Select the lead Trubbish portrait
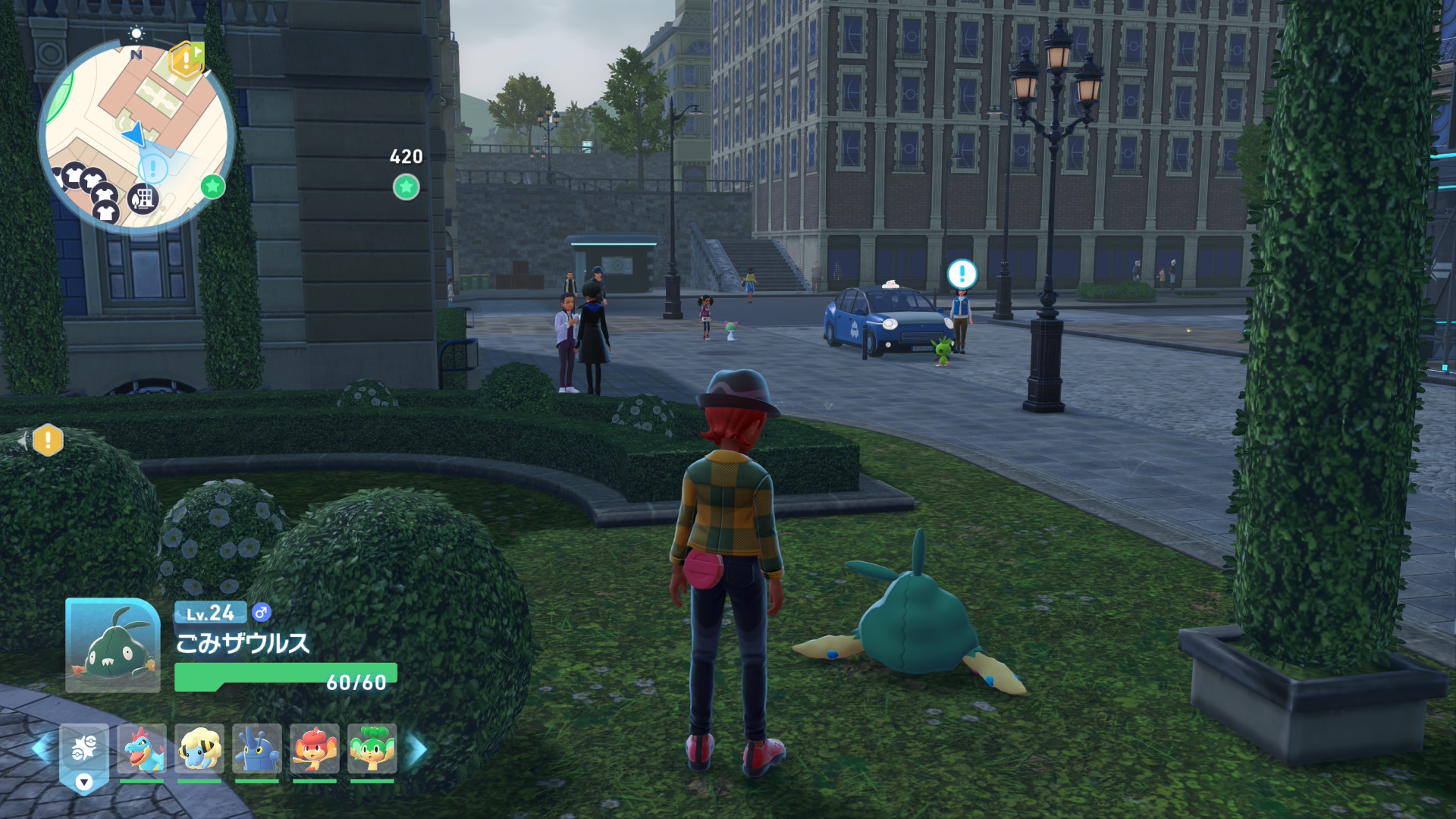 (x=113, y=645)
